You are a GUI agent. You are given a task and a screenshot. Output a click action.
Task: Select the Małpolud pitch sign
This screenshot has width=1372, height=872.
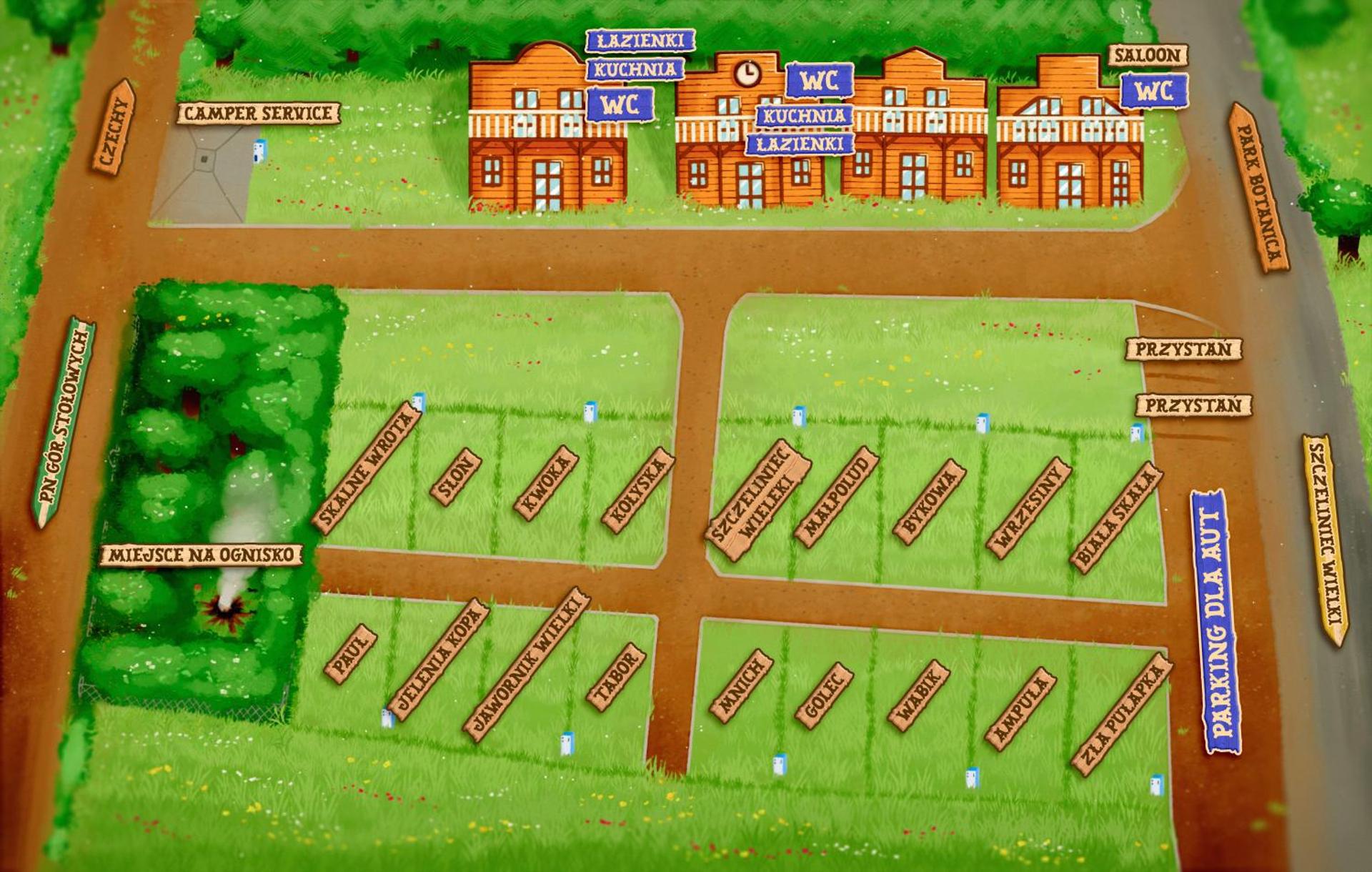click(x=837, y=497)
